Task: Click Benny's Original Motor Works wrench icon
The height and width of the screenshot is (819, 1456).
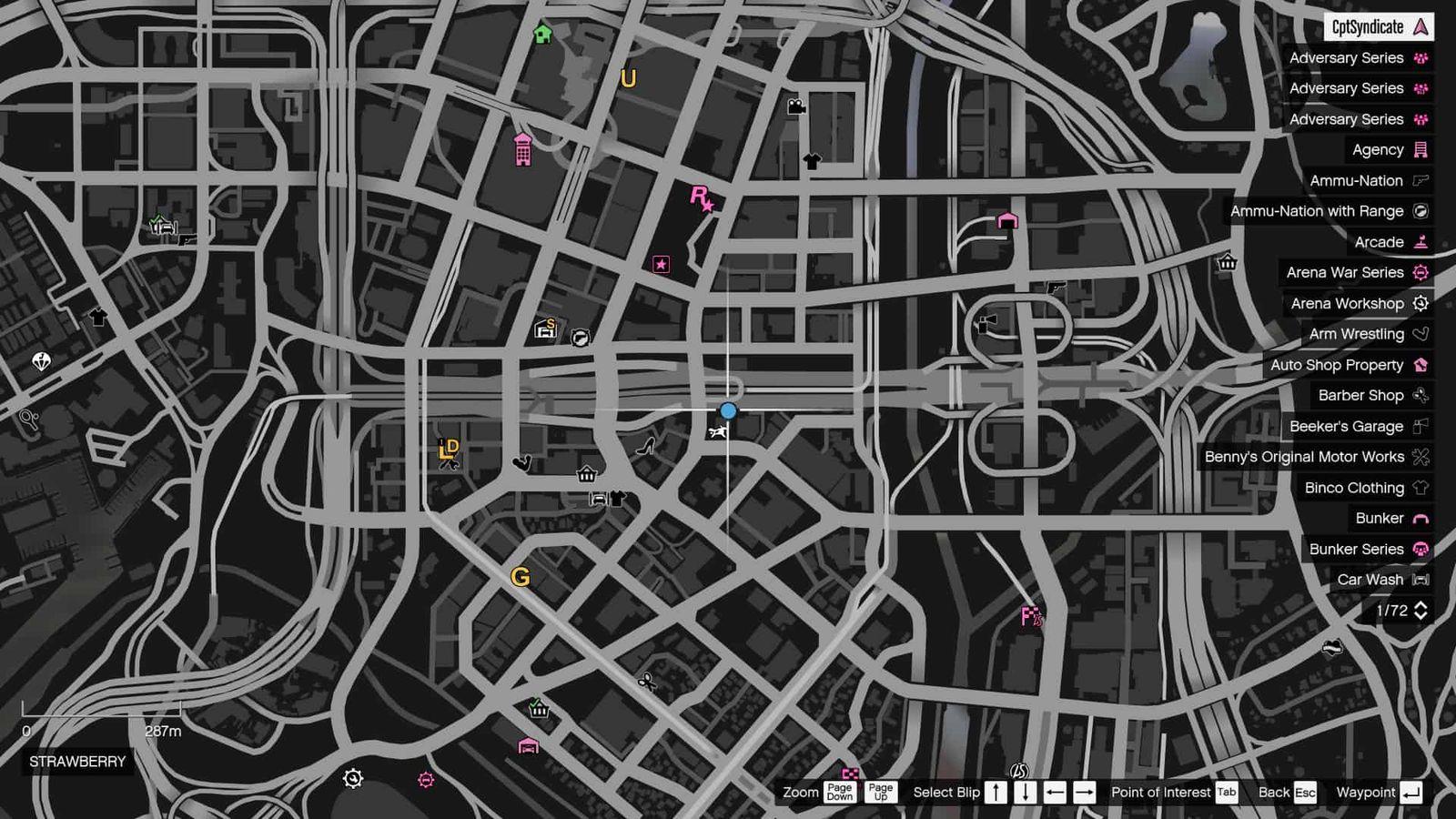Action: click(x=1420, y=457)
